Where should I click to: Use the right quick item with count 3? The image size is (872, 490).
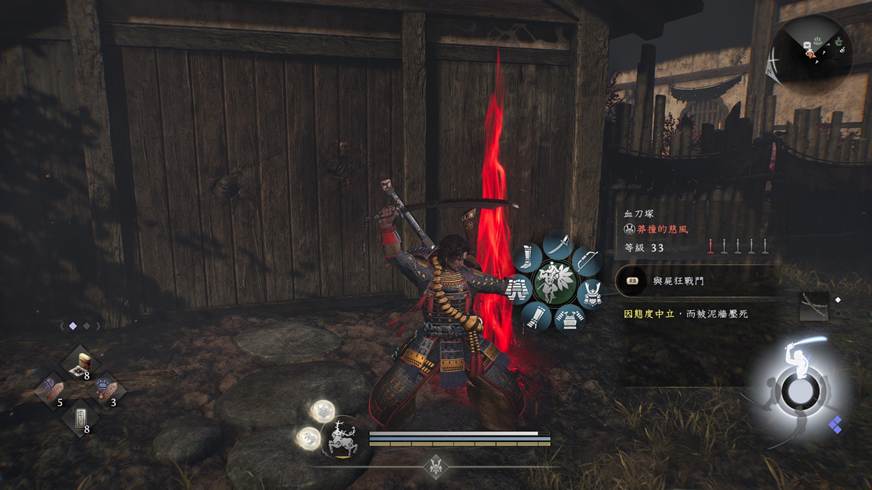coord(107,390)
